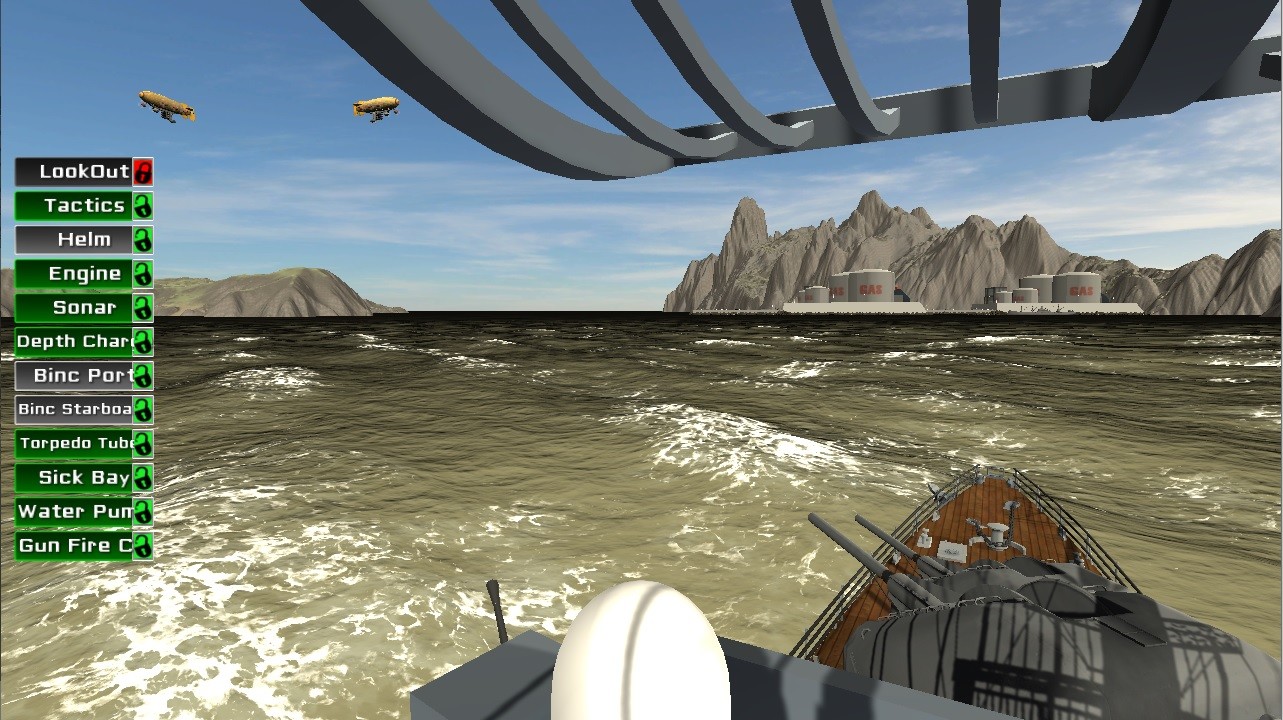
Task: Click the padlock icon beside Gun Fire Control
Action: coord(143,545)
